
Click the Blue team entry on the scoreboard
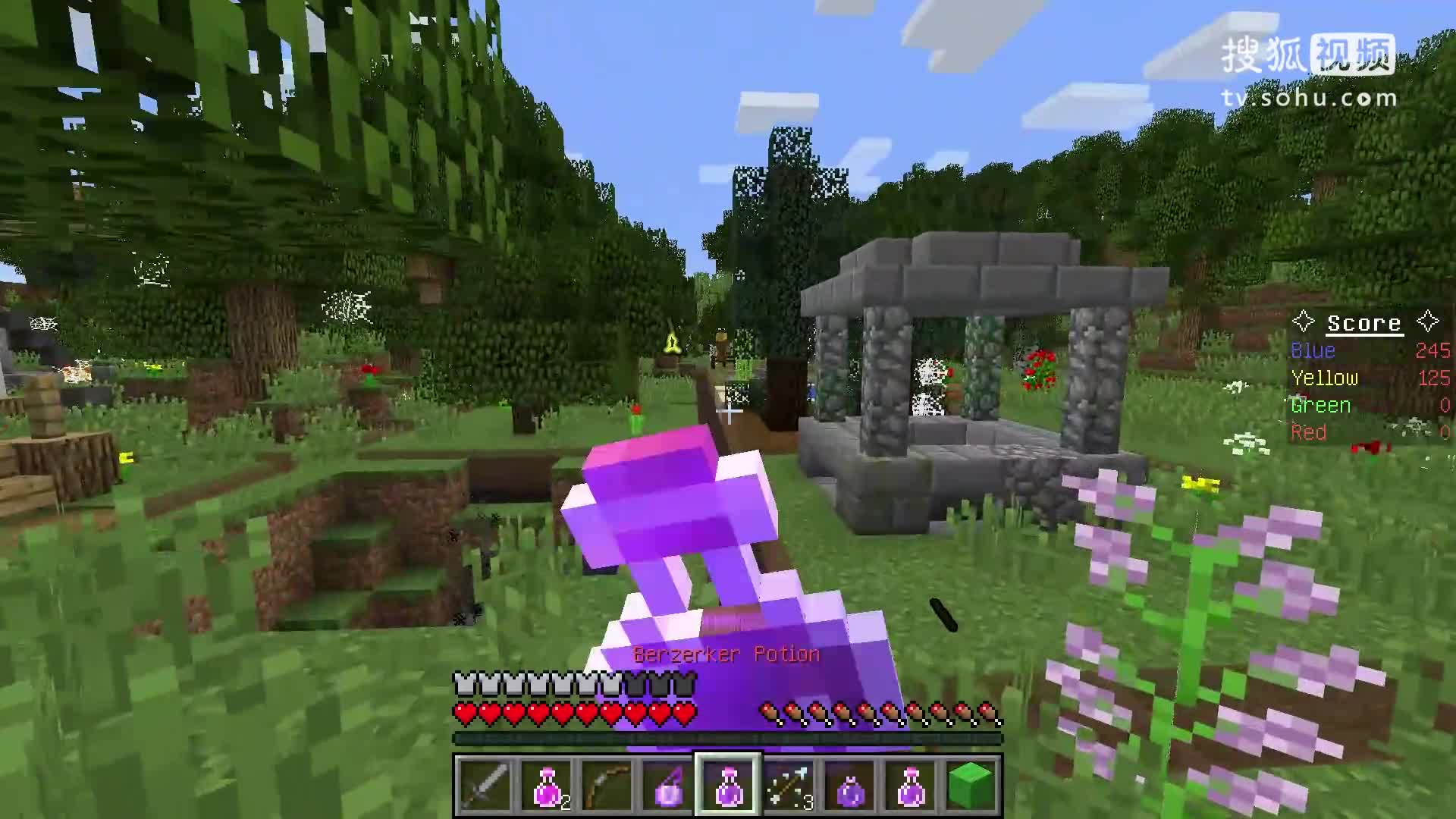pyautogui.click(x=1312, y=350)
